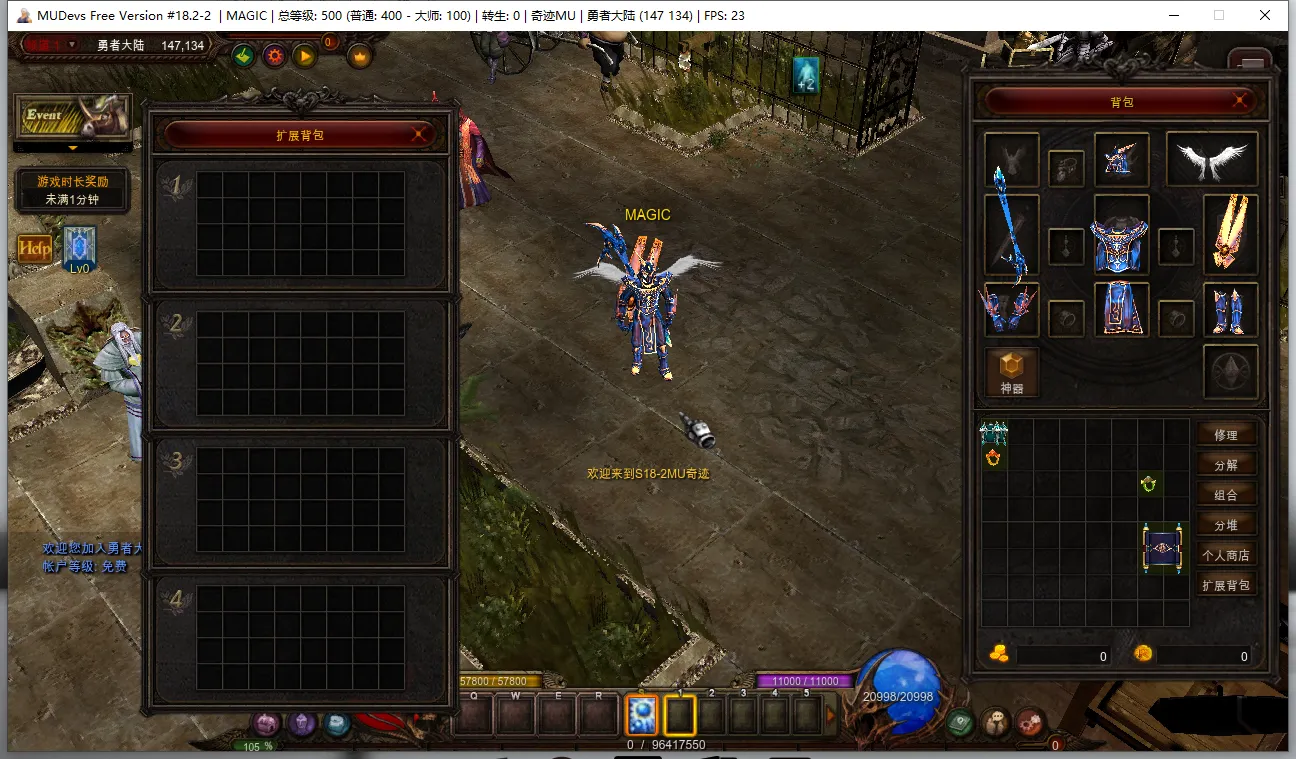1296x759 pixels.
Task: Open the 分解 disassemble function
Action: 1225,465
